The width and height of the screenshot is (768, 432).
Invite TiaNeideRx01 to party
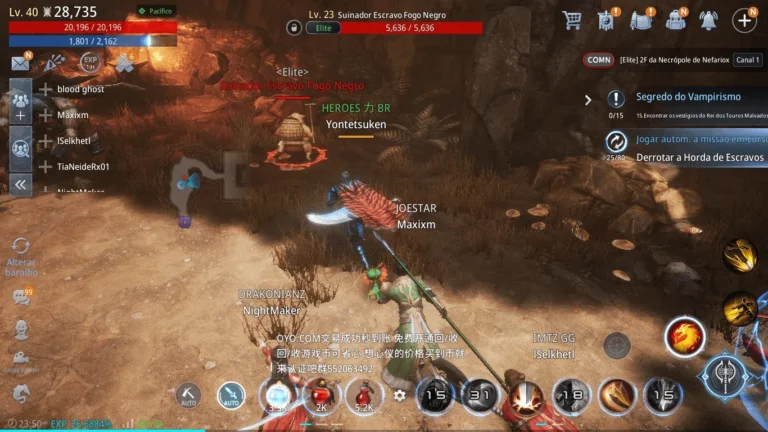[45, 166]
